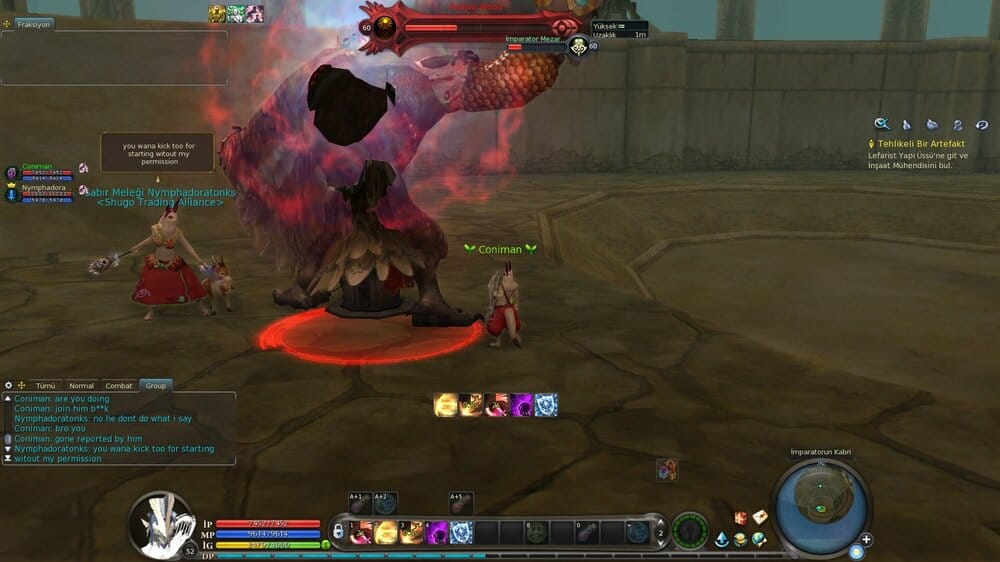The height and width of the screenshot is (562, 1000).
Task: Activate the purple skill in hotbar slot 4
Action: click(437, 532)
